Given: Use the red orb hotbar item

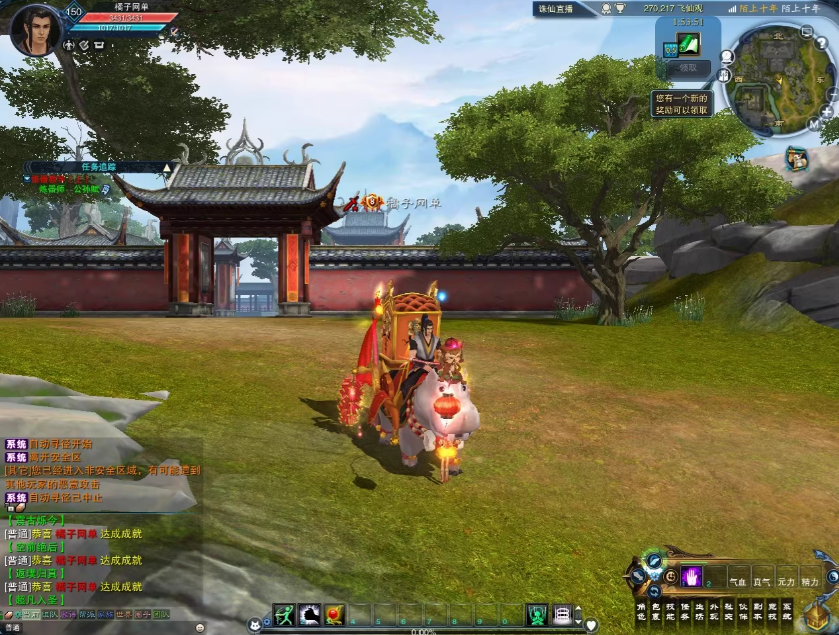Looking at the screenshot, I should 334,614.
